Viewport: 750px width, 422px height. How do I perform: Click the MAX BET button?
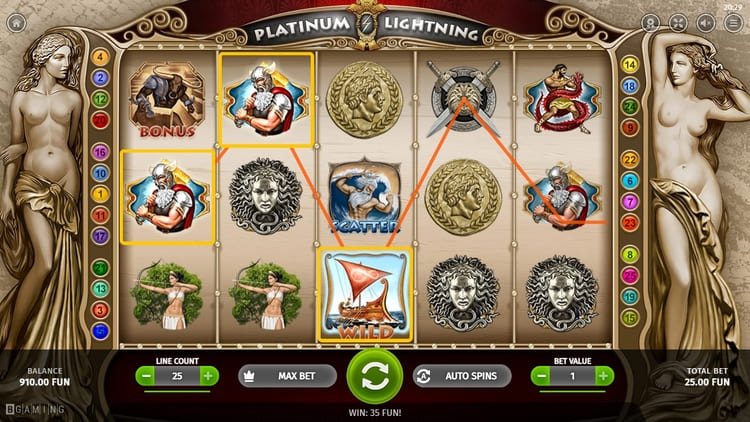click(x=287, y=376)
